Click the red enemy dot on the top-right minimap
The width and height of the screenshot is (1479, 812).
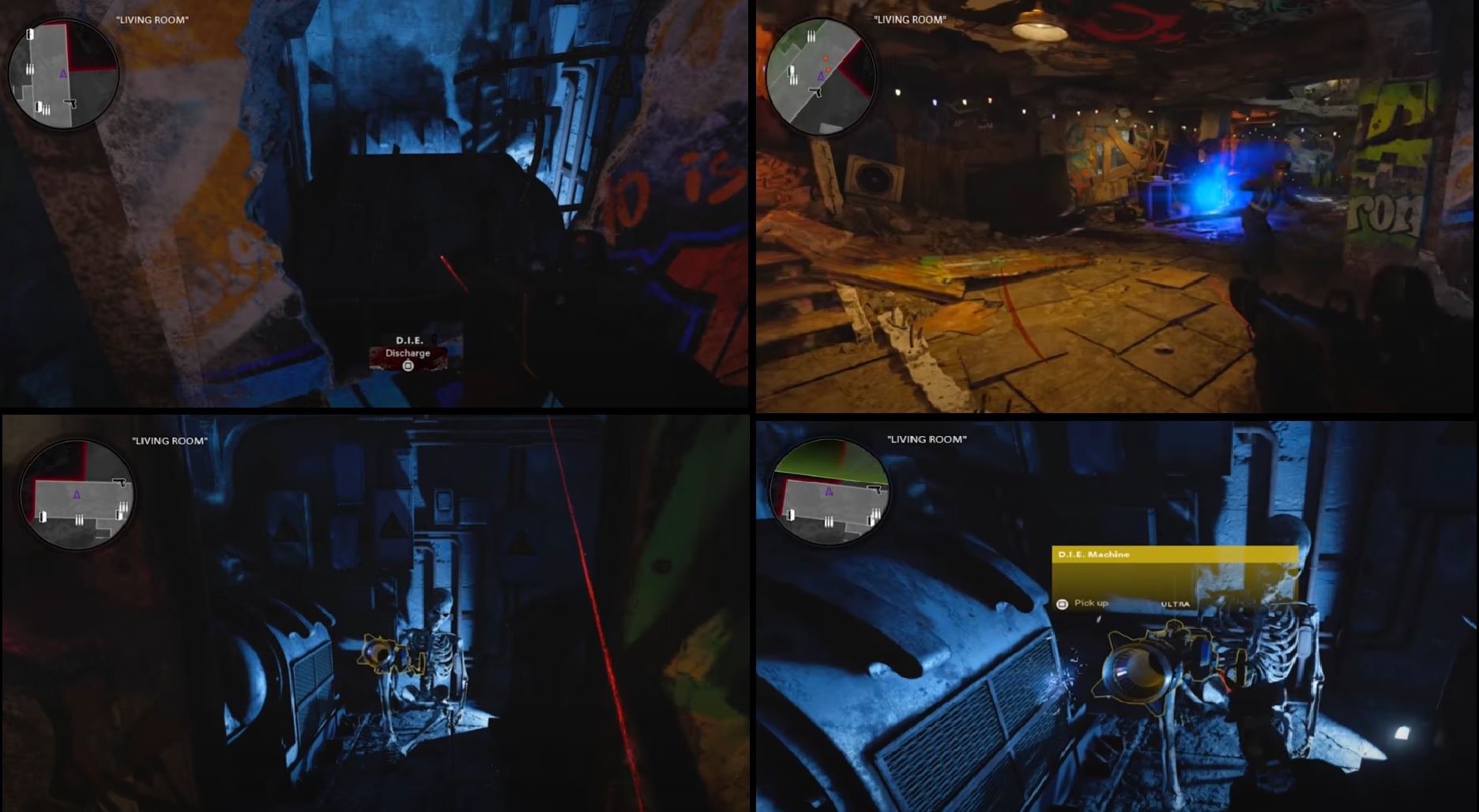tap(826, 58)
